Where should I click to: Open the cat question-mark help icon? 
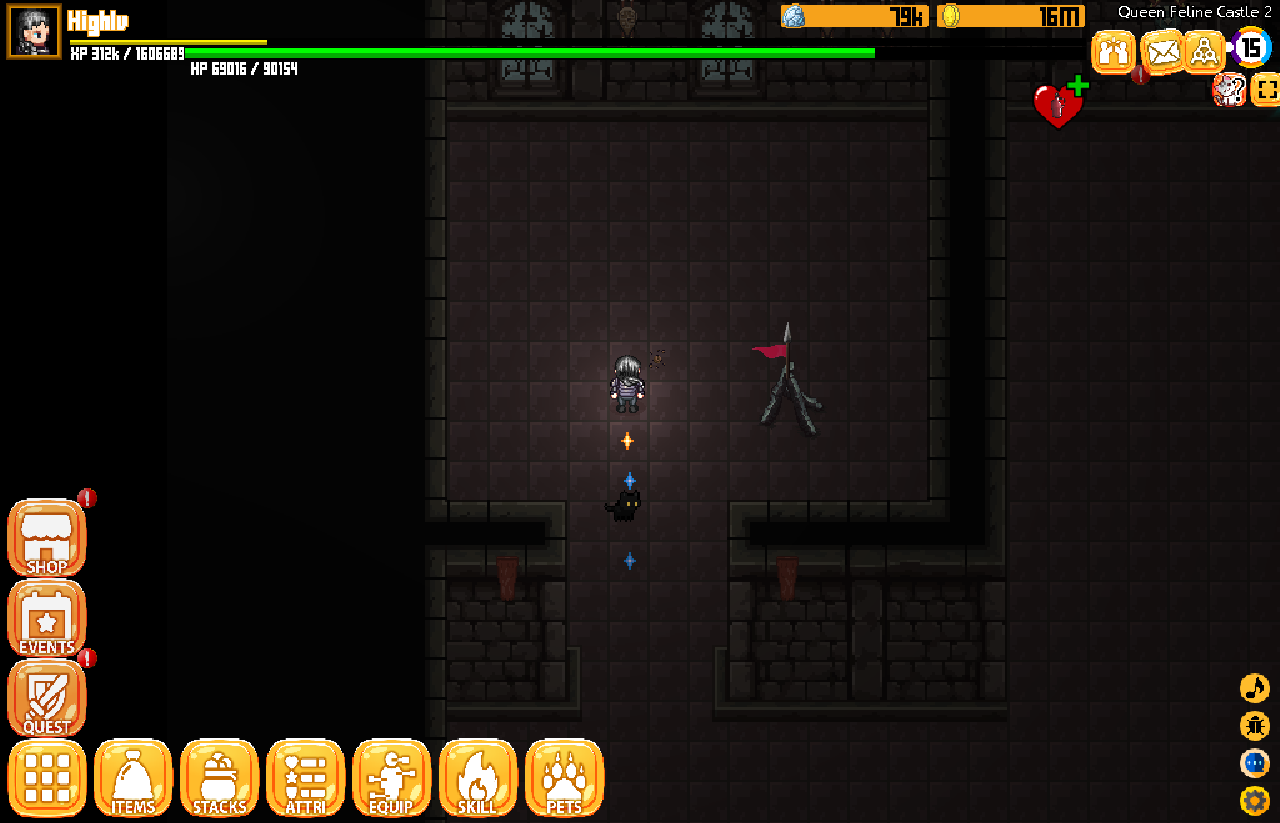[1228, 90]
